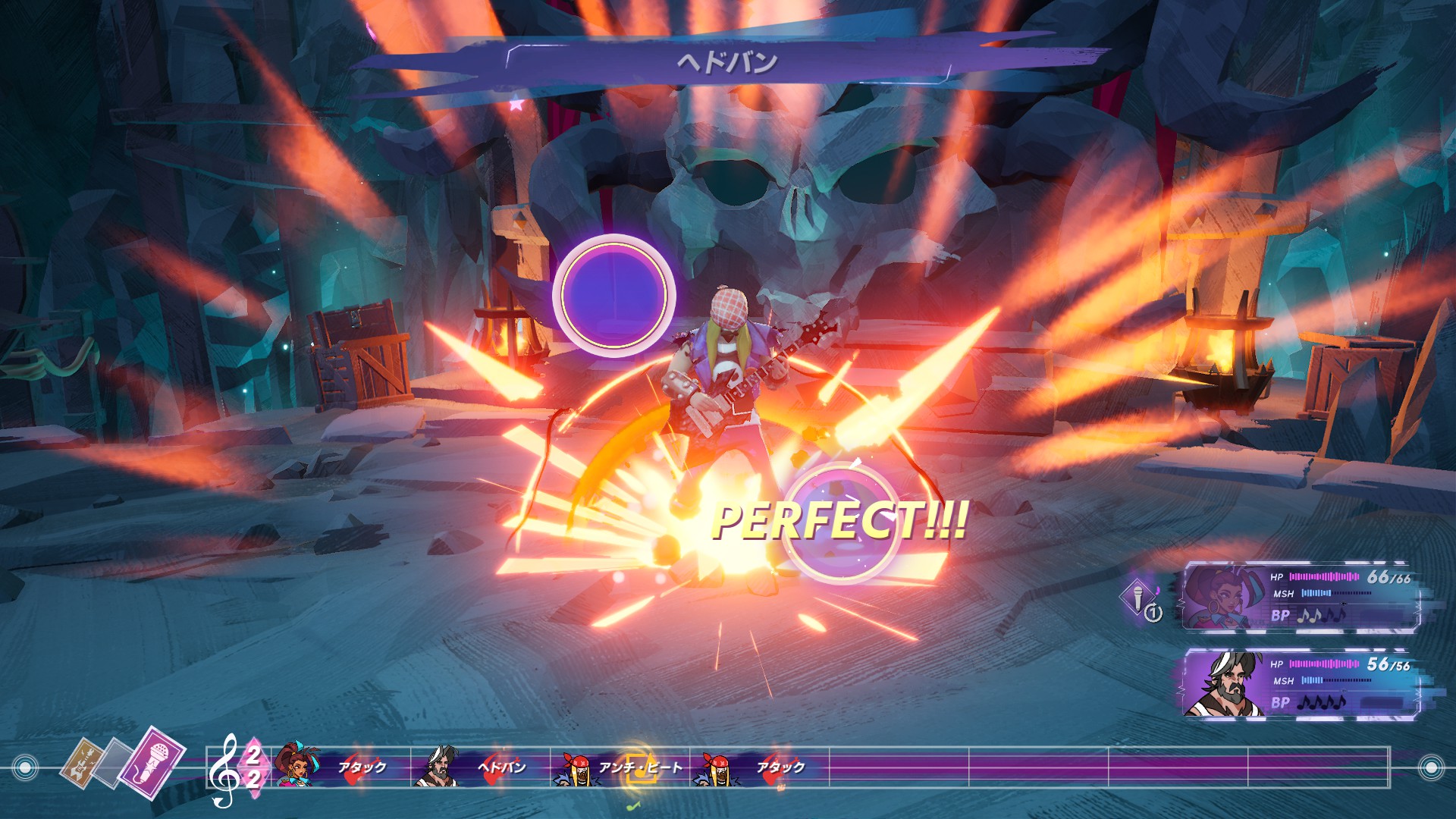Select the purple microphone card
The image size is (1456, 819).
click(x=153, y=761)
